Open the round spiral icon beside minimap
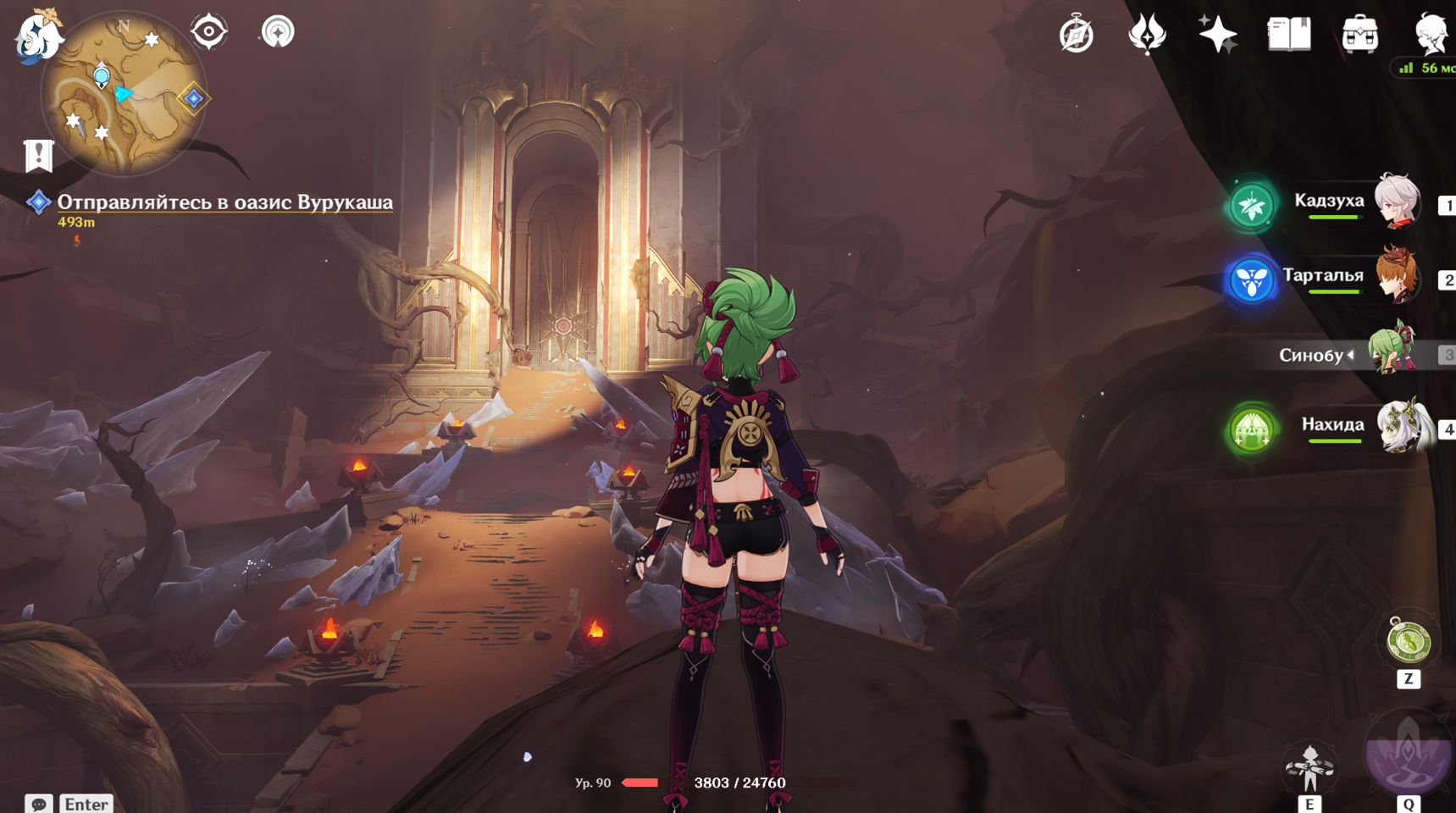This screenshot has width=1456, height=813. (x=277, y=32)
